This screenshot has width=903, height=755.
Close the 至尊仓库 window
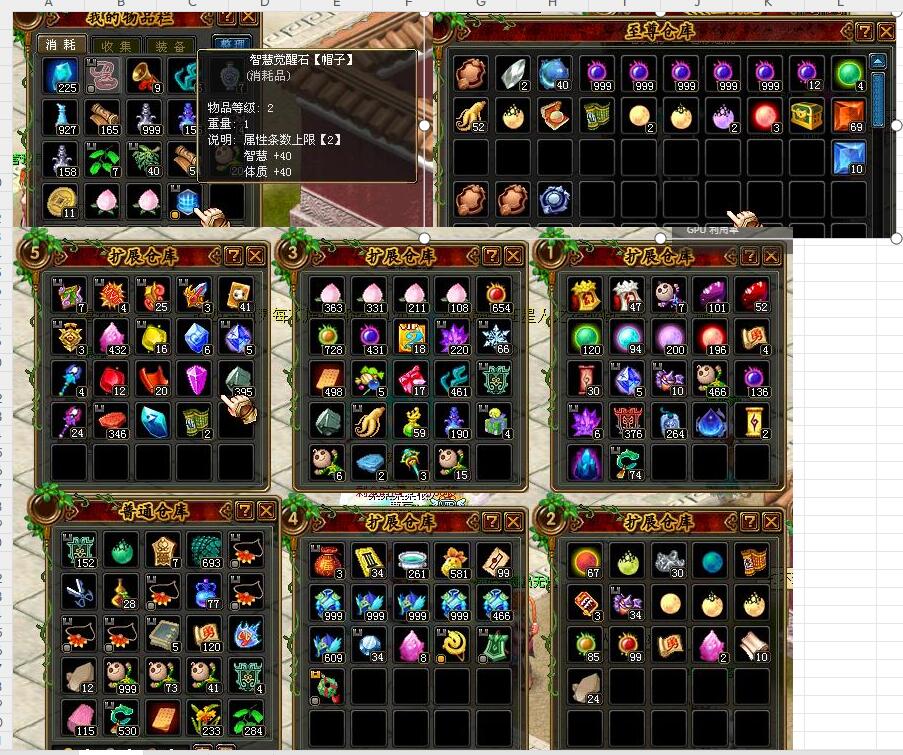(x=886, y=31)
